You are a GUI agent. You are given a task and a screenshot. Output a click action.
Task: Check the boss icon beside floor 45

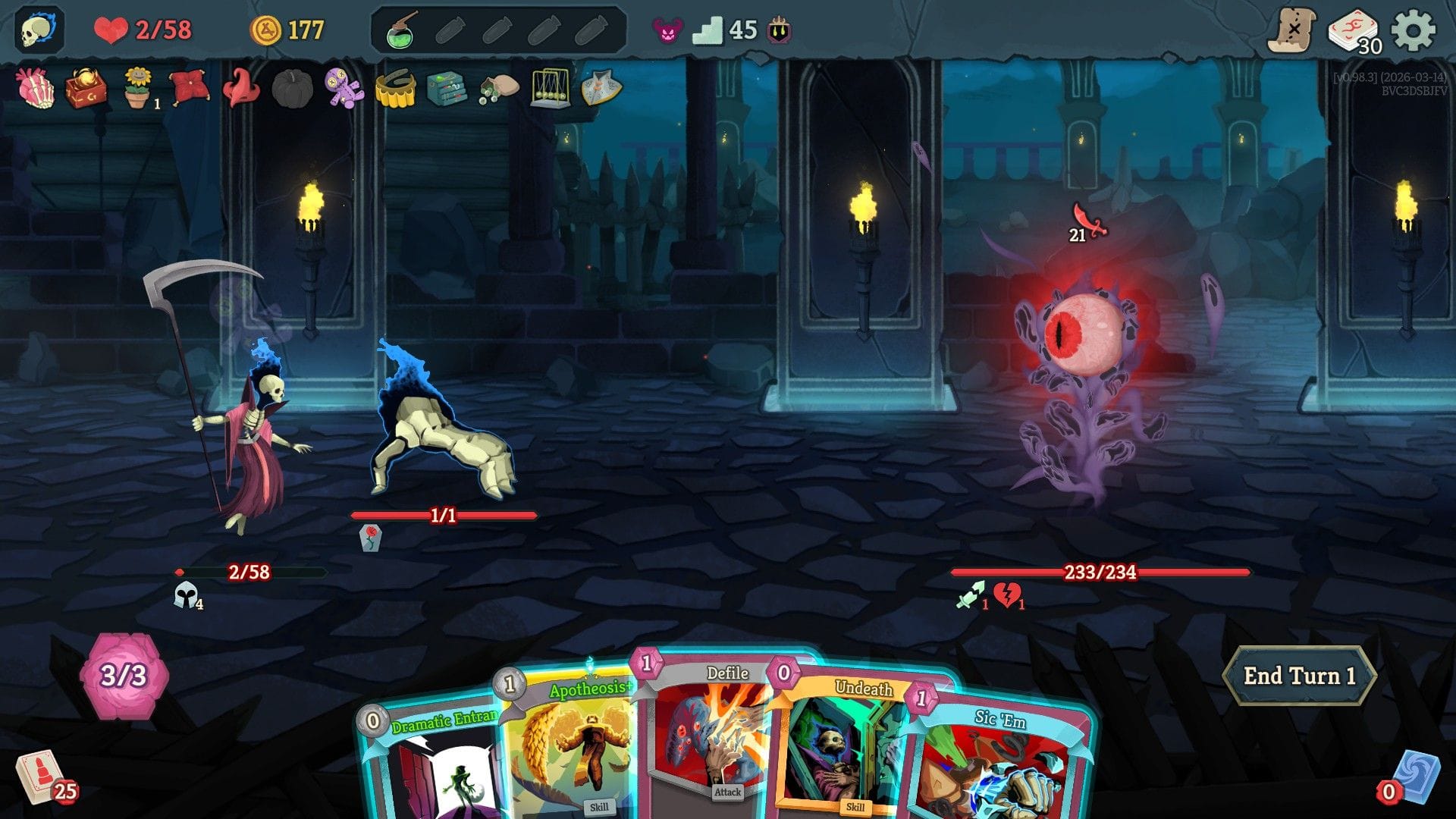click(780, 31)
